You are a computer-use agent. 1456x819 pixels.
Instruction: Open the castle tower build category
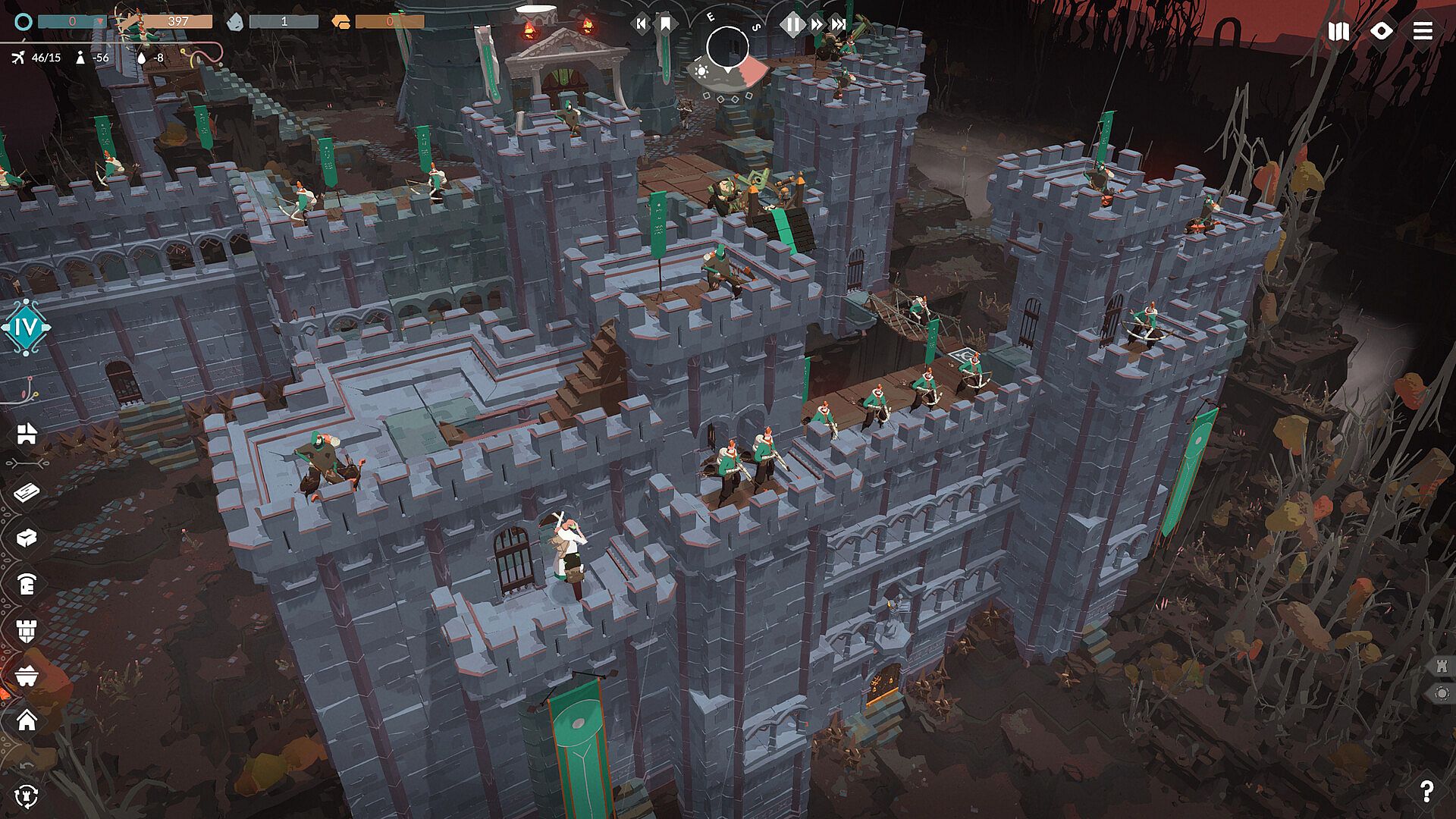(27, 630)
